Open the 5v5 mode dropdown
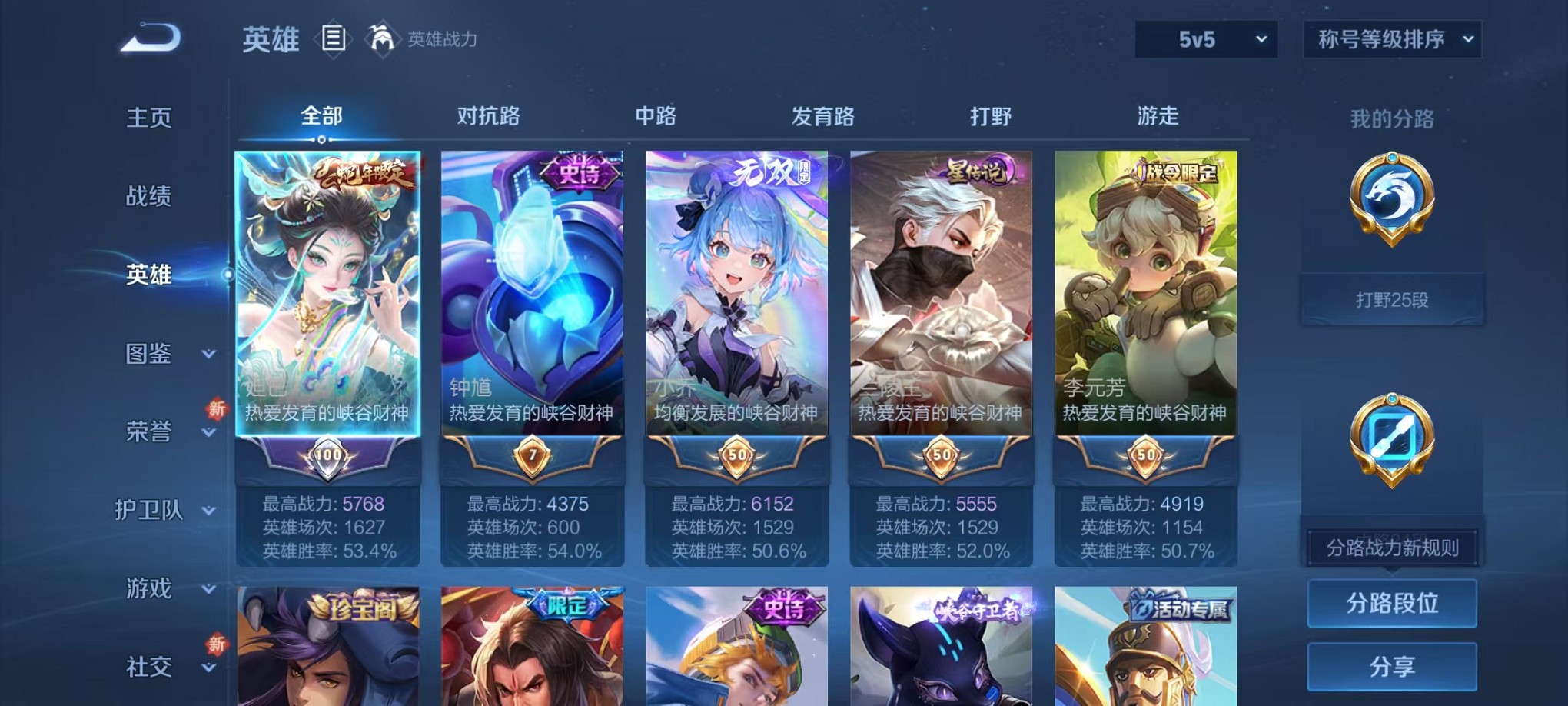 (1207, 38)
